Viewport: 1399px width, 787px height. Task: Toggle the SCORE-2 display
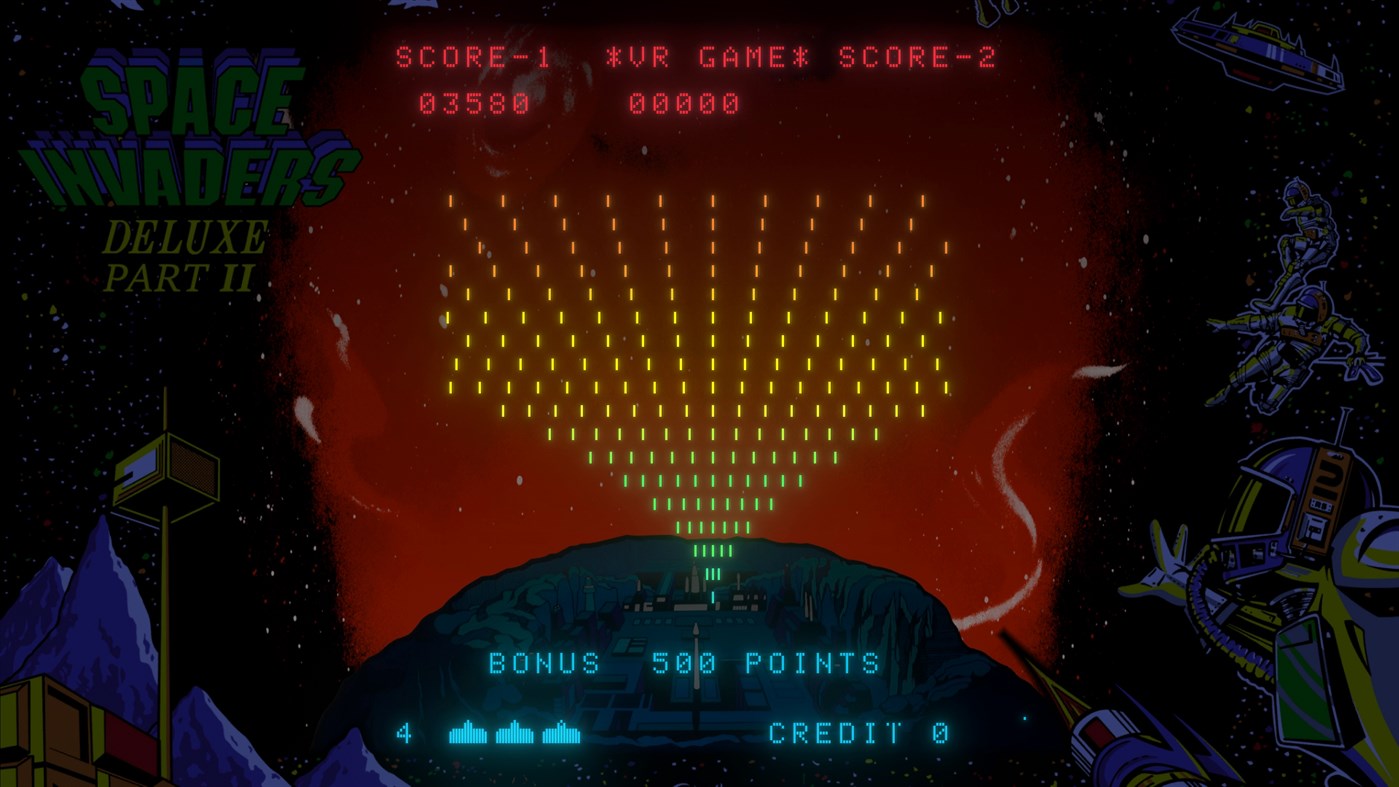918,57
